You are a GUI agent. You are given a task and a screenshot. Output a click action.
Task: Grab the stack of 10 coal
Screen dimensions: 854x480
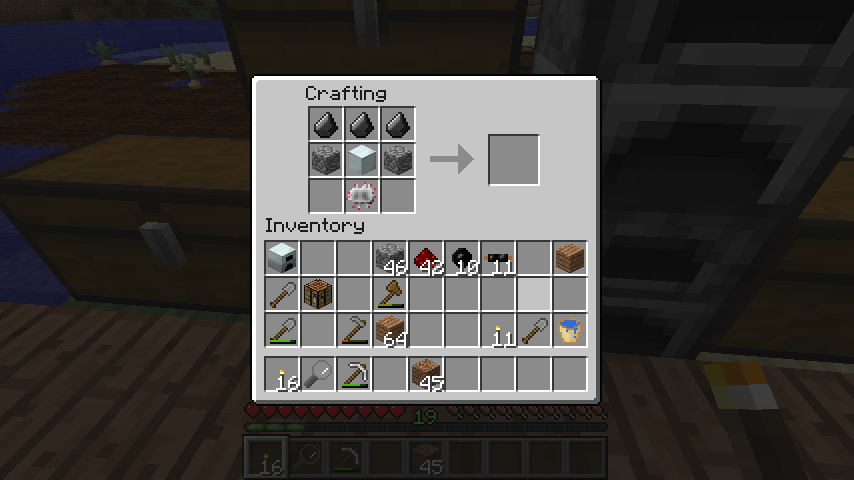coord(462,258)
